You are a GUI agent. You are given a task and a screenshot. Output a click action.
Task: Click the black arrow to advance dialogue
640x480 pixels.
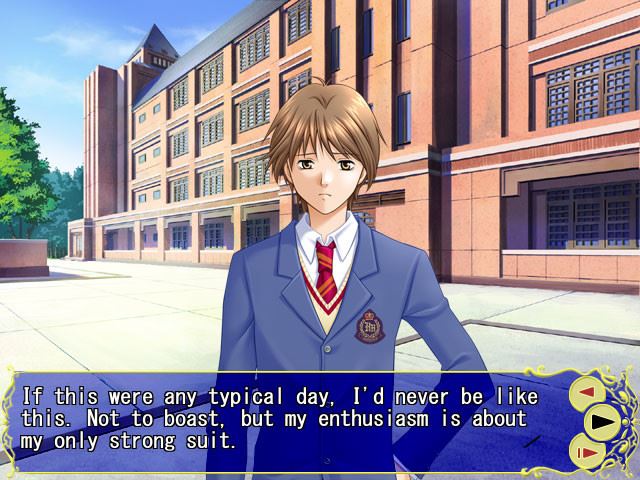(x=604, y=421)
